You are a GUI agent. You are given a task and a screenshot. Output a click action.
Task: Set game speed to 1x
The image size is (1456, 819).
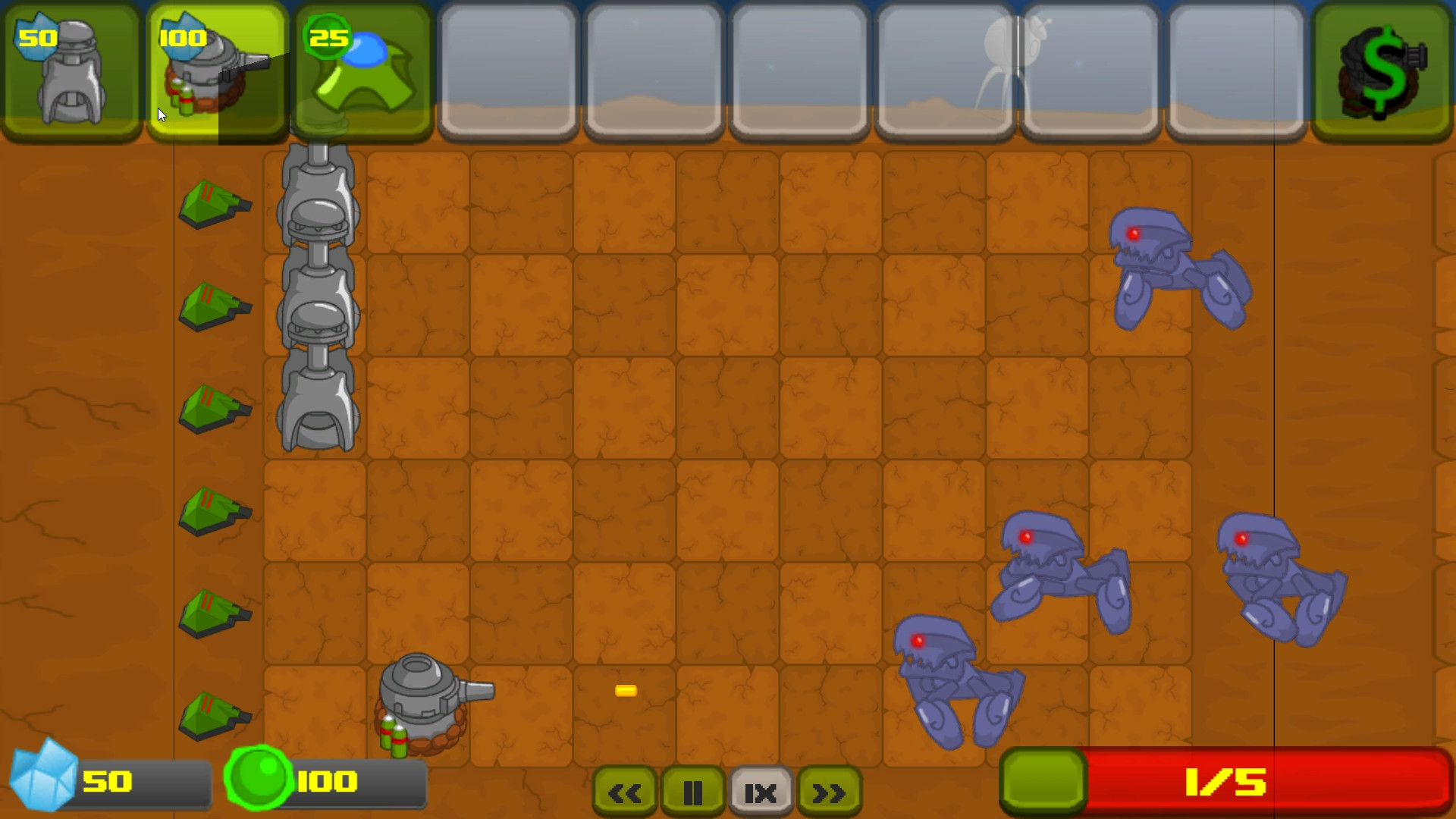(760, 792)
